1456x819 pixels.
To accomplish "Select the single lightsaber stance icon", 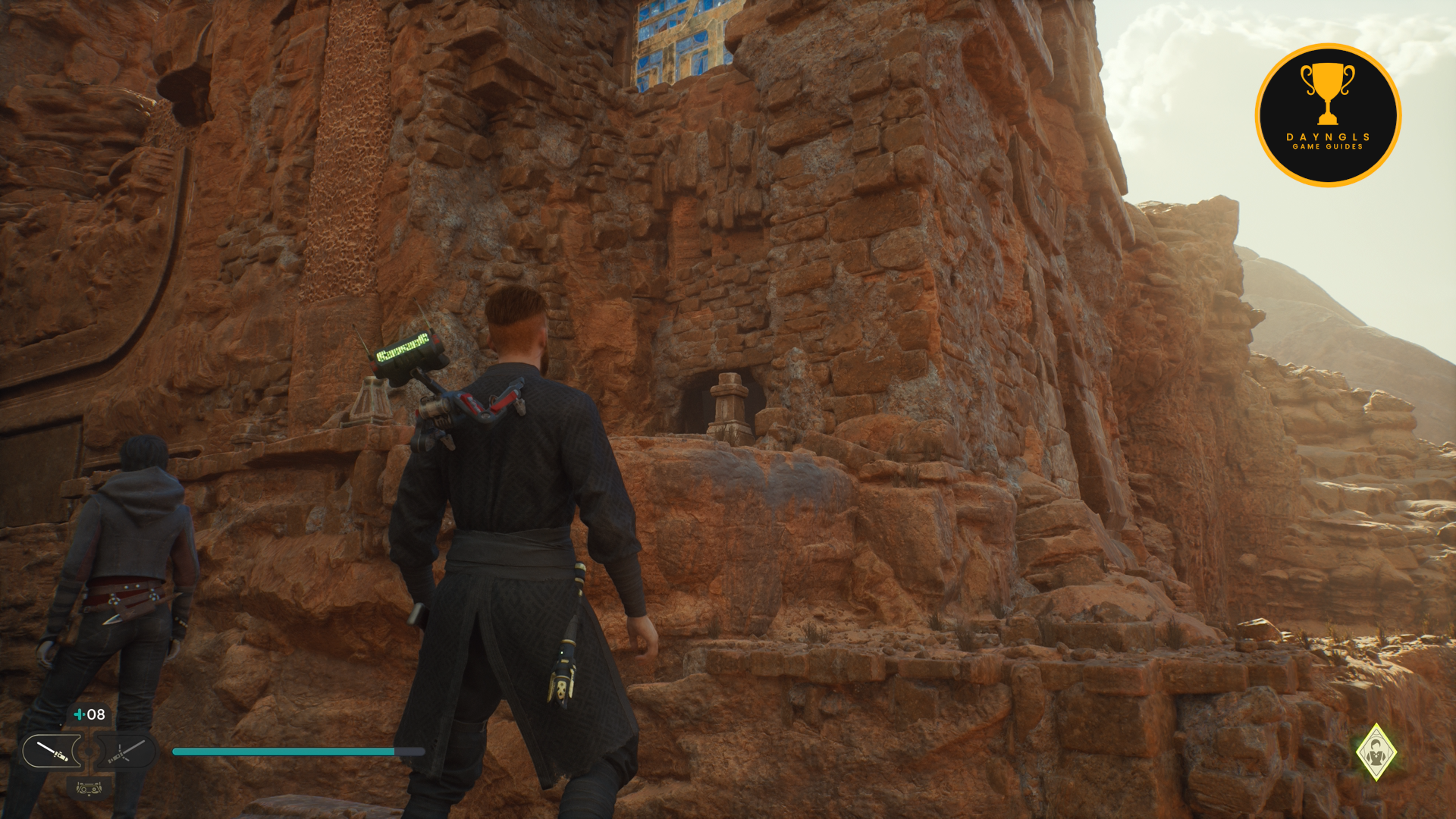I will tap(52, 752).
